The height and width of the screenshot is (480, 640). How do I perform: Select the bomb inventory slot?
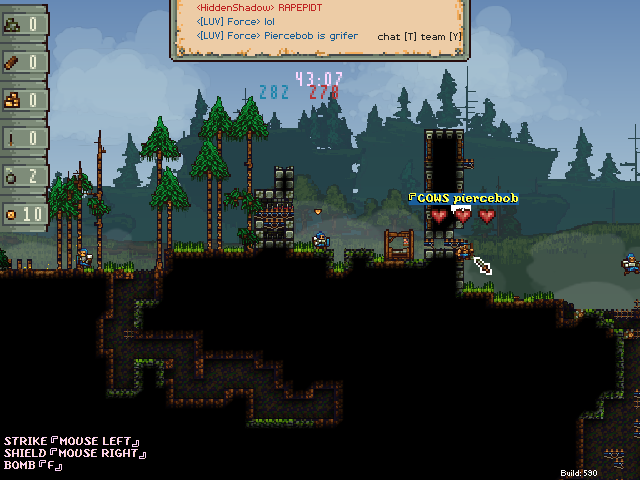pyautogui.click(x=24, y=176)
